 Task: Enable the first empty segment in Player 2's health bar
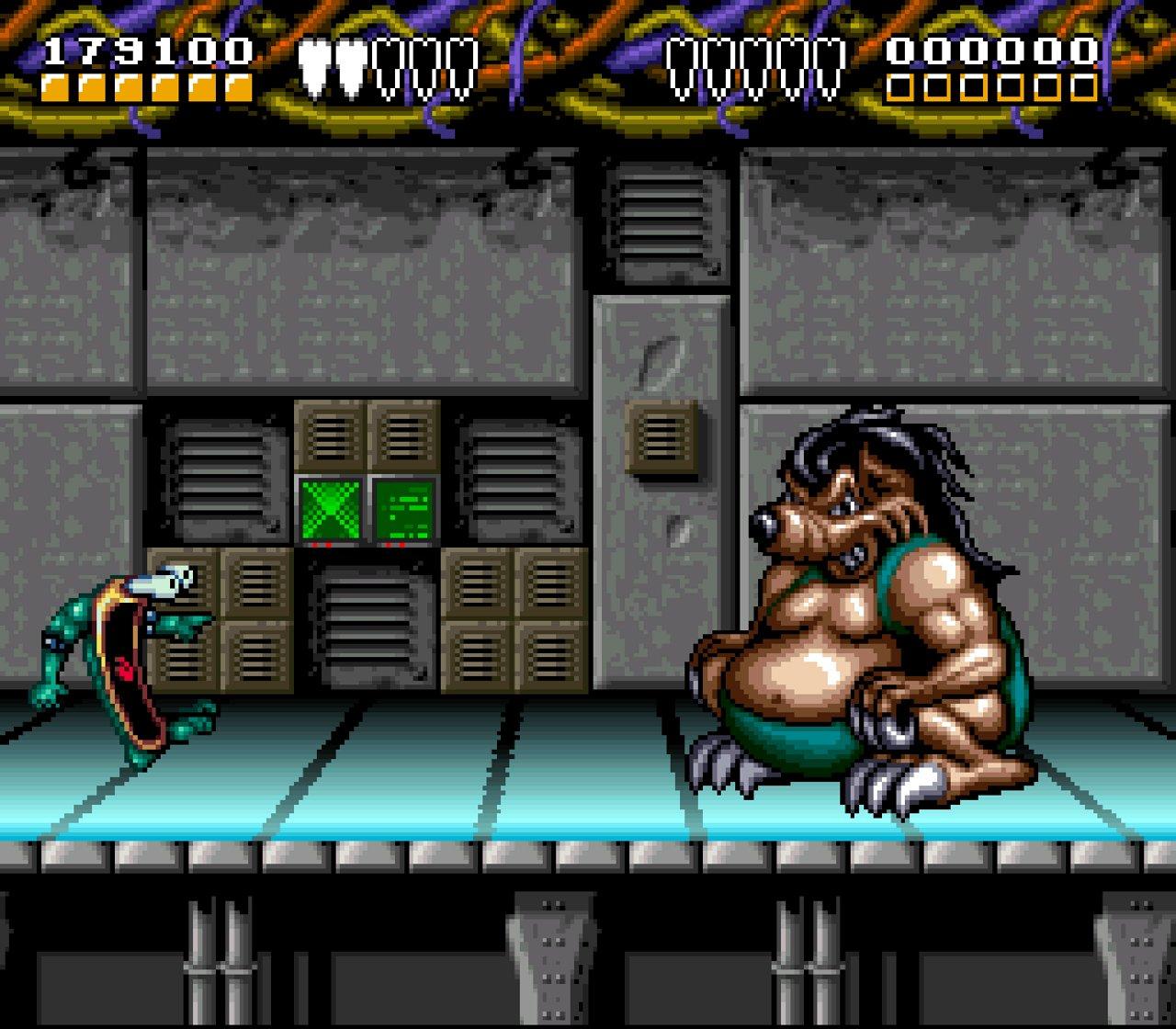(901, 89)
